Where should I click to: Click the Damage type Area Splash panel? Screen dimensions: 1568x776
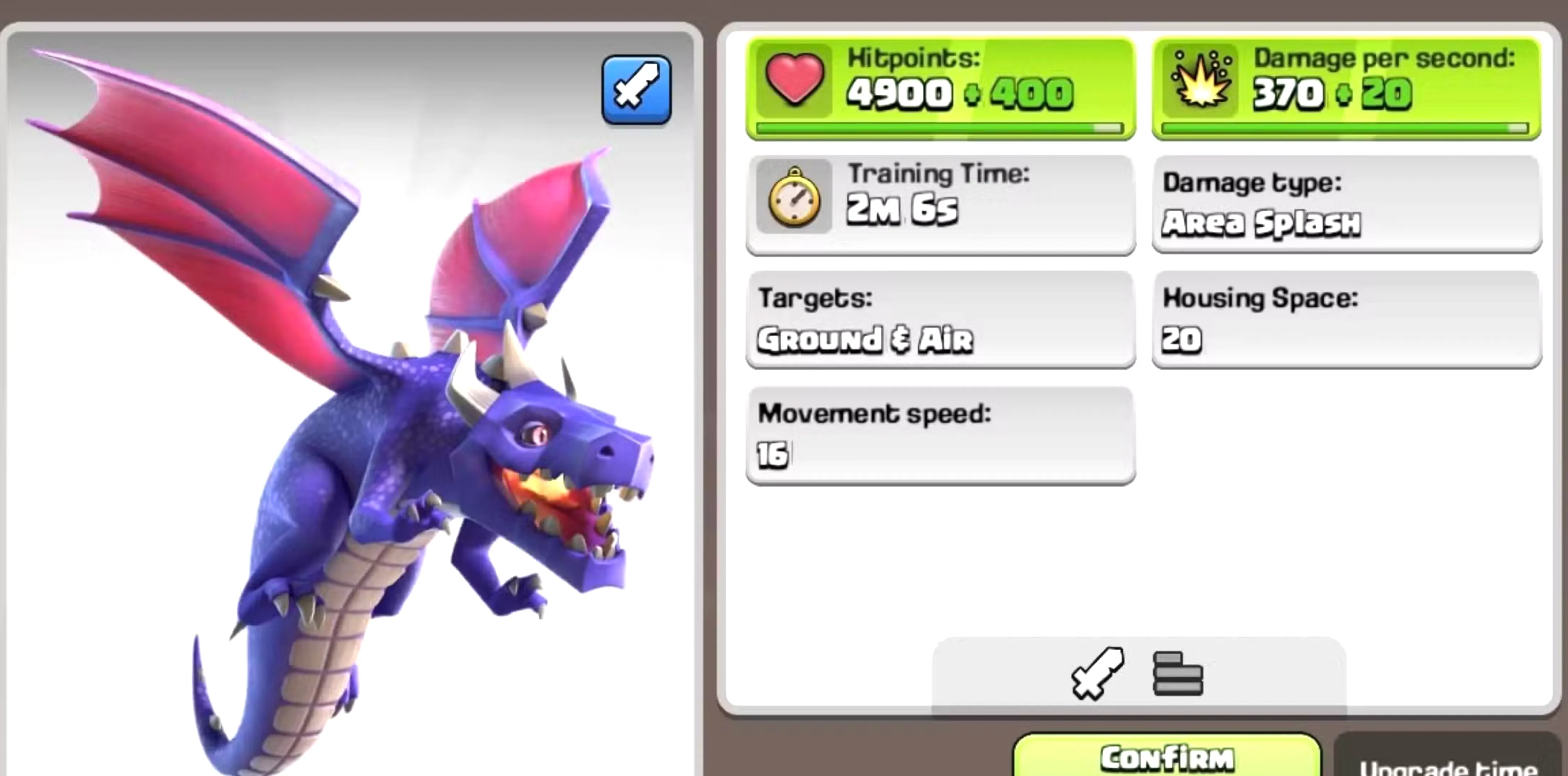click(x=1345, y=204)
